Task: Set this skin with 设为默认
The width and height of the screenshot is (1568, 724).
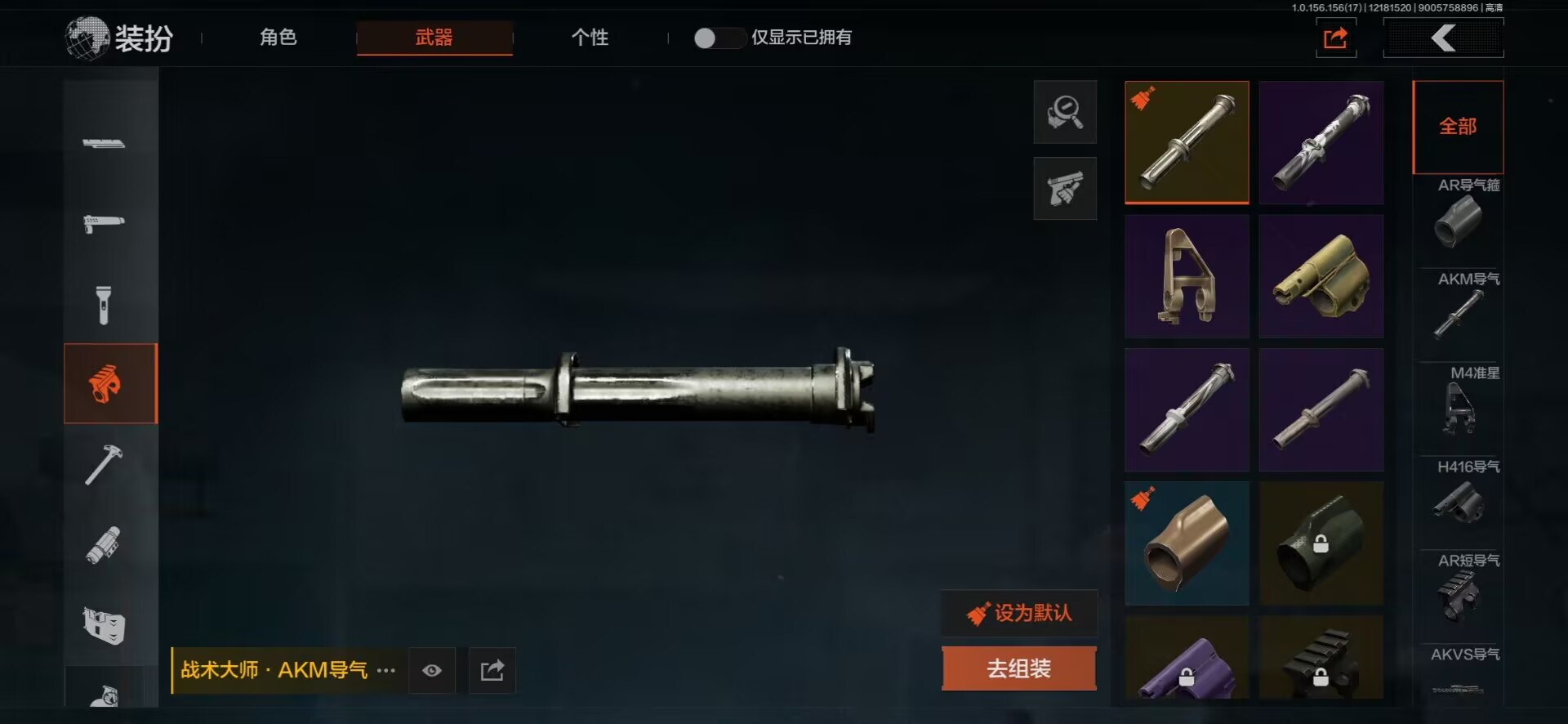Action: [1019, 613]
